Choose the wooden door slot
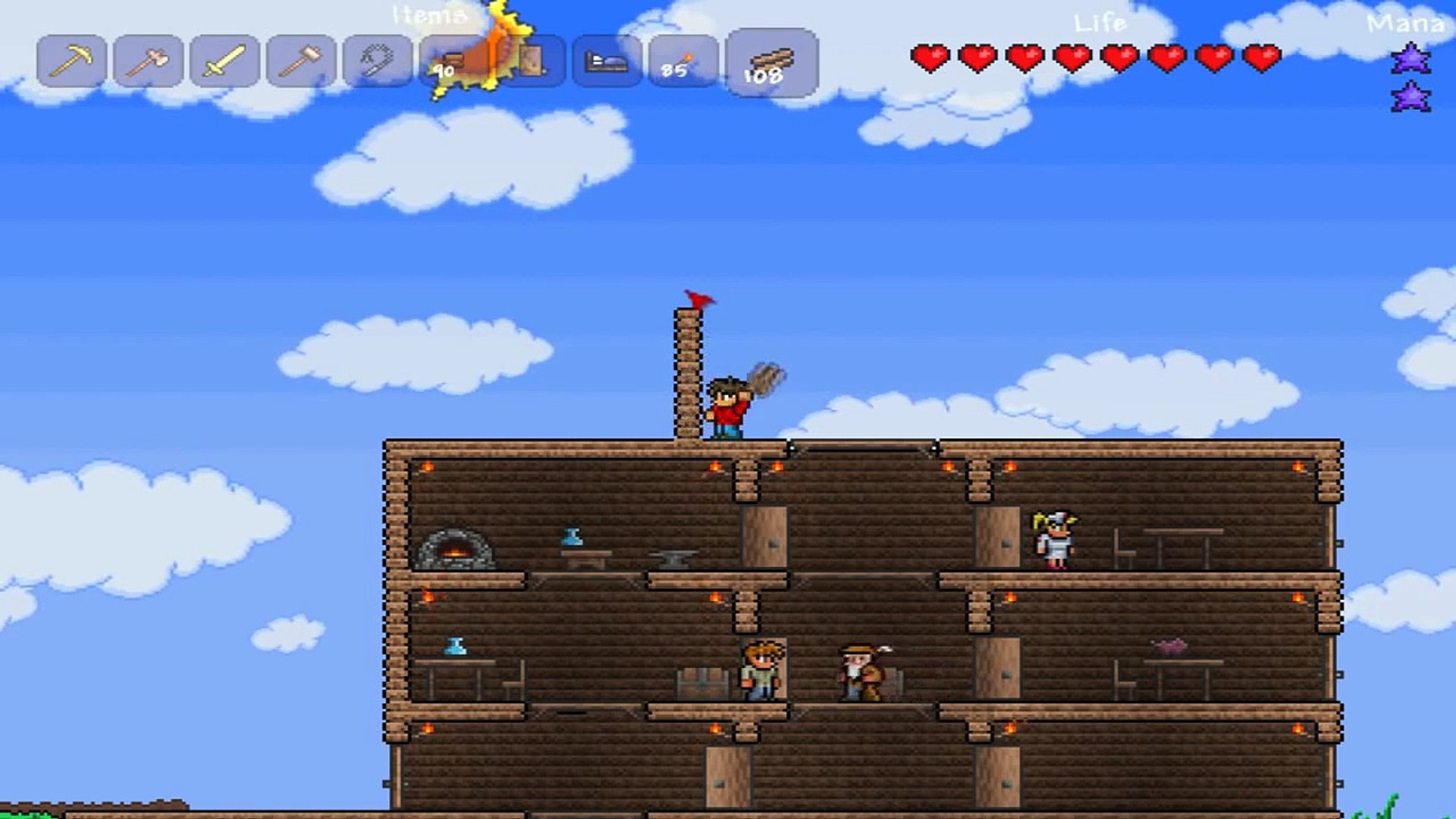Viewport: 1456px width, 819px height. coord(532,61)
